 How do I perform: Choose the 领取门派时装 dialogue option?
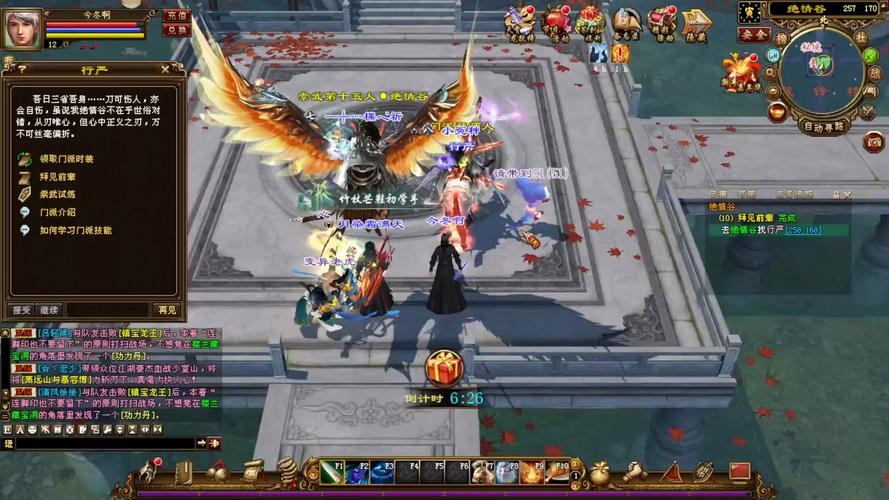pyautogui.click(x=66, y=159)
